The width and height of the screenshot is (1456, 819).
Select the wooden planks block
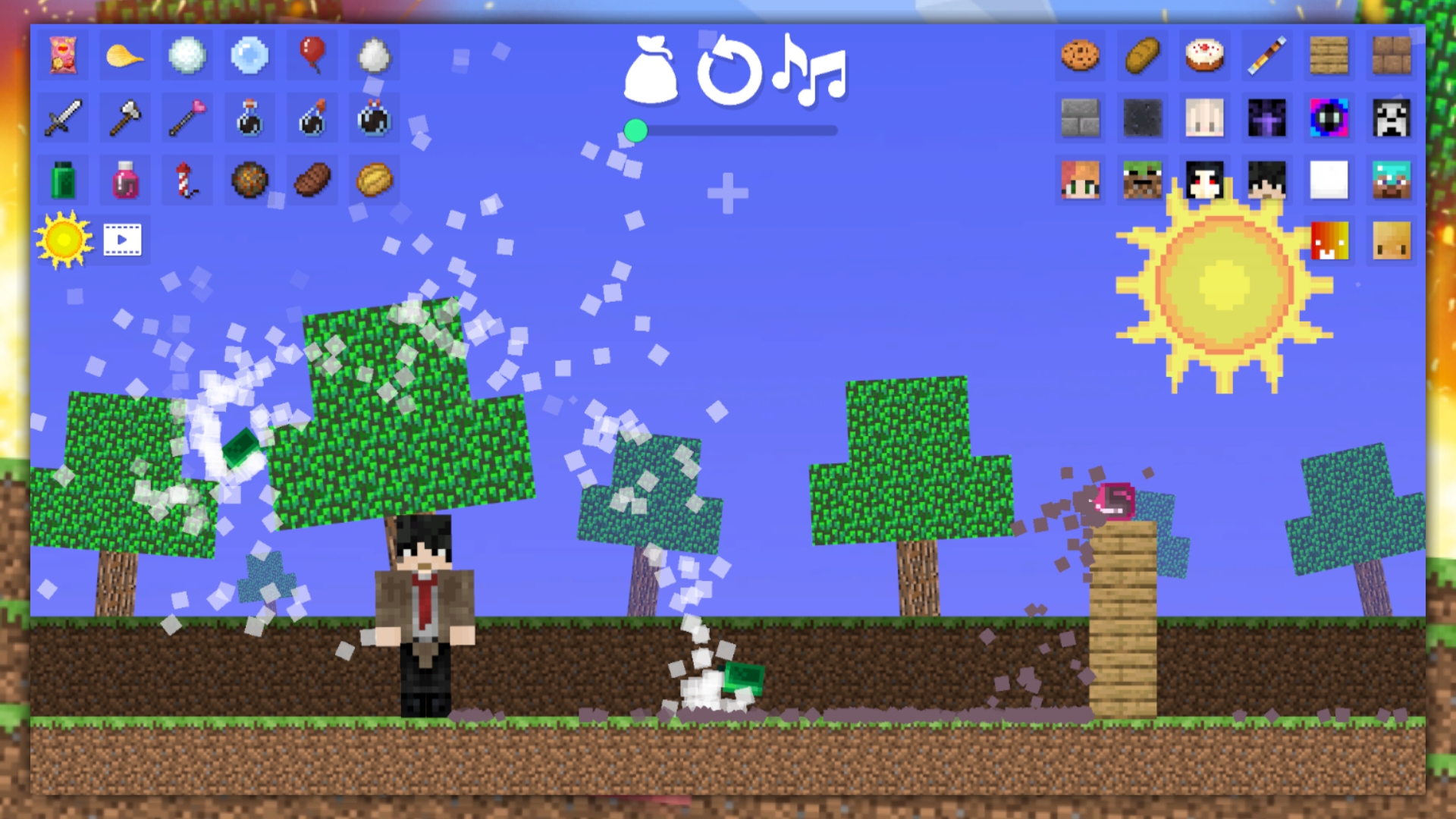1328,55
